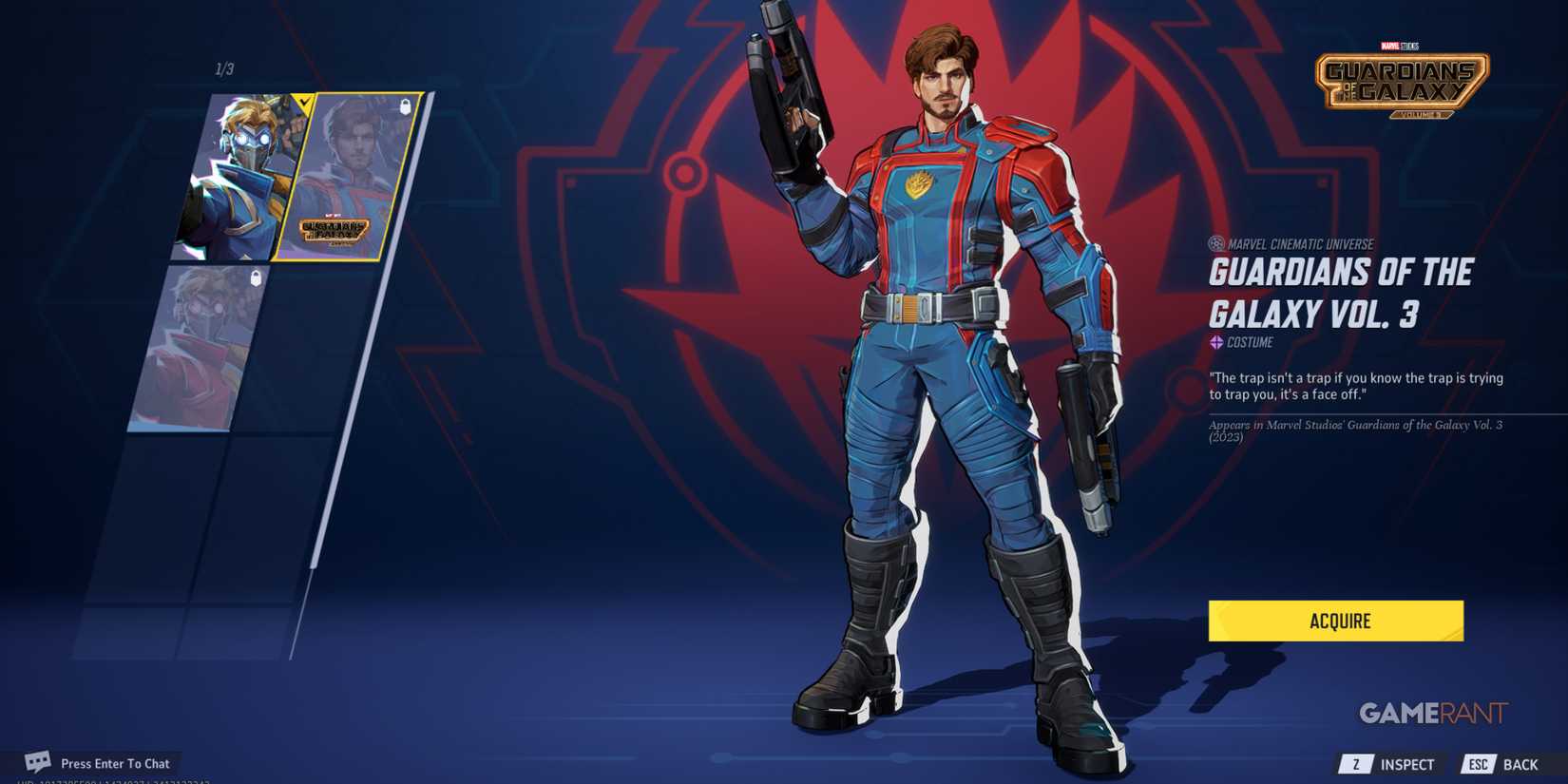Click the purple Costume rarity diamond icon
Screen dimensions: 1568x784
point(1216,343)
